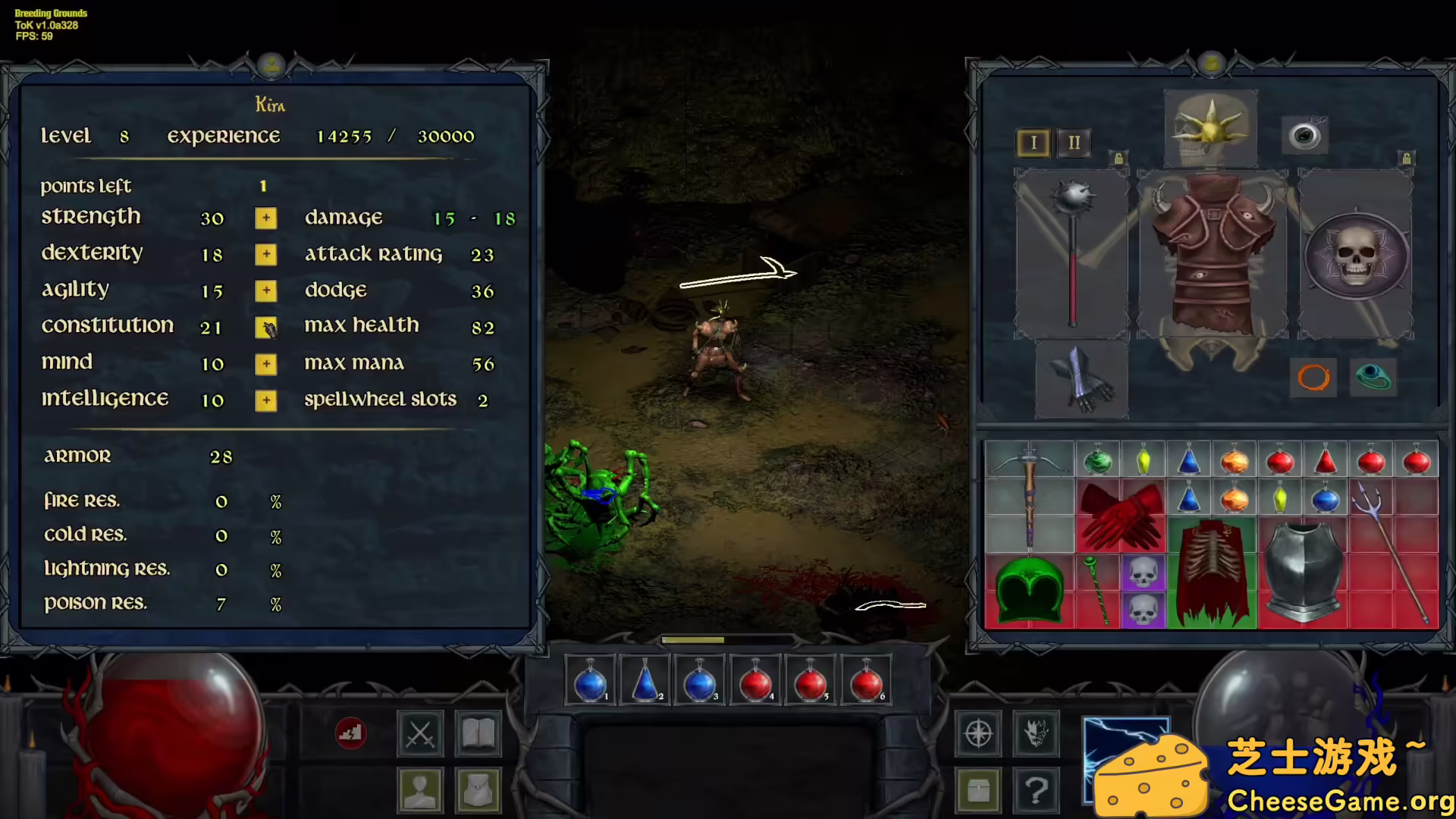Select the red gloves in inventory

[x=1120, y=516]
